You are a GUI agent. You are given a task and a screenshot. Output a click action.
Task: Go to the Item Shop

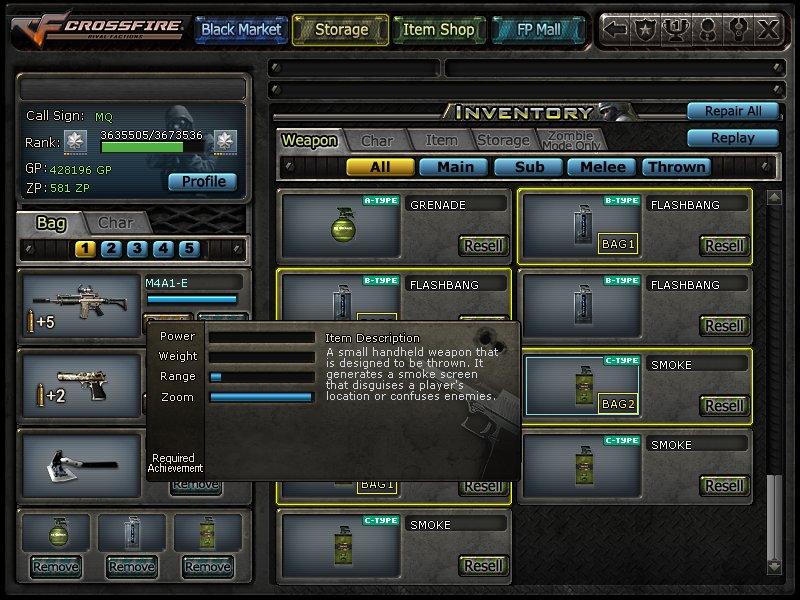pyautogui.click(x=438, y=30)
